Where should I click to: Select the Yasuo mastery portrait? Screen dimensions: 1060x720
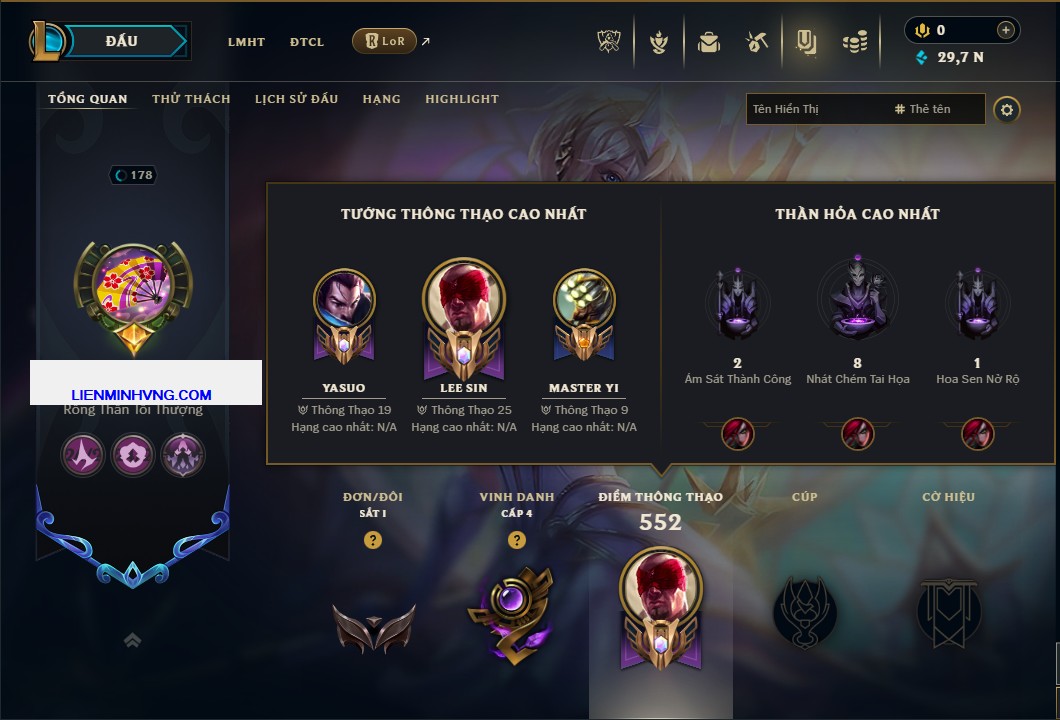pyautogui.click(x=344, y=300)
